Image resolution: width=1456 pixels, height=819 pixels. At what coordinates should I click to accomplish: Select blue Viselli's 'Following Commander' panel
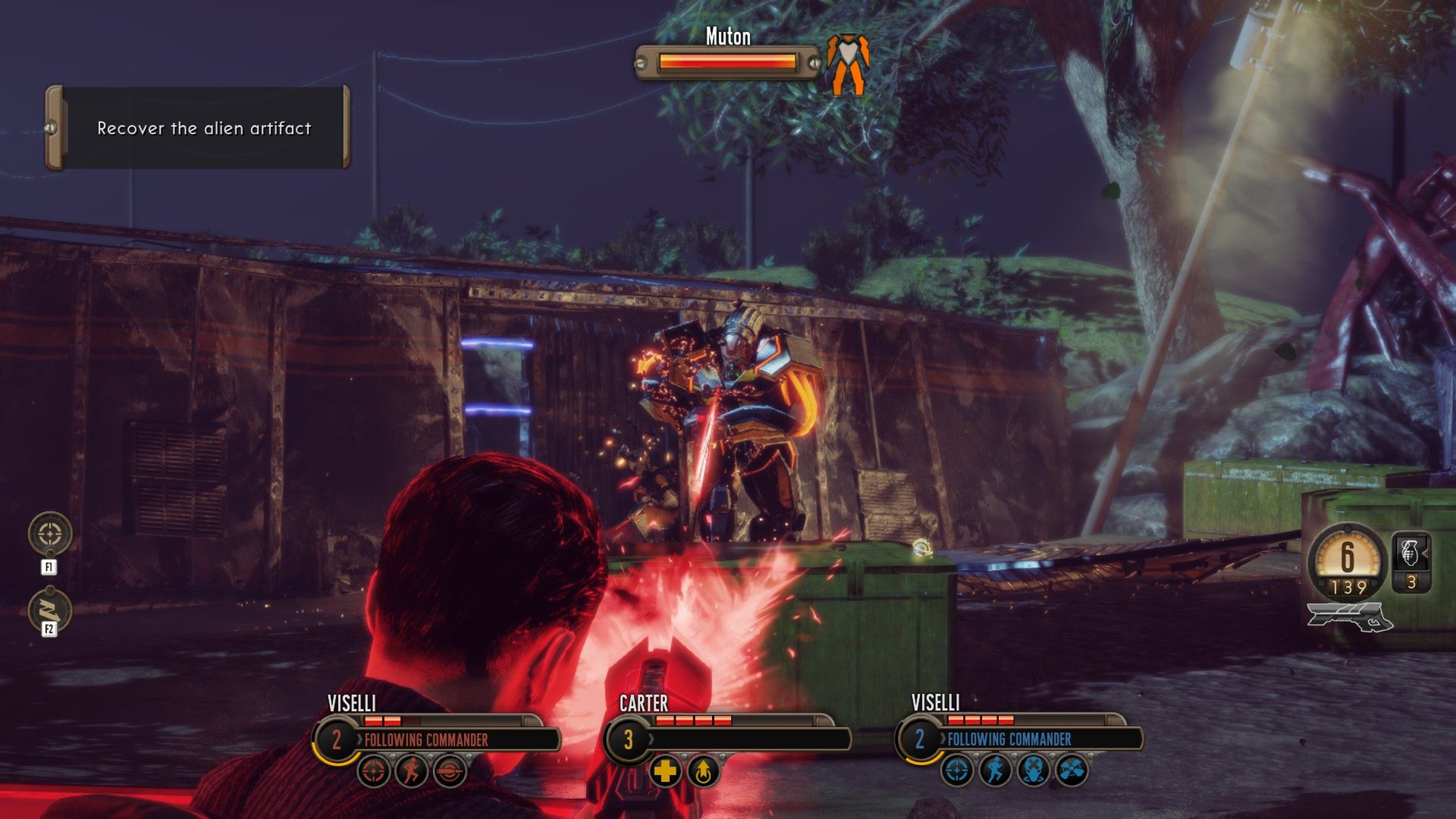[1020, 739]
